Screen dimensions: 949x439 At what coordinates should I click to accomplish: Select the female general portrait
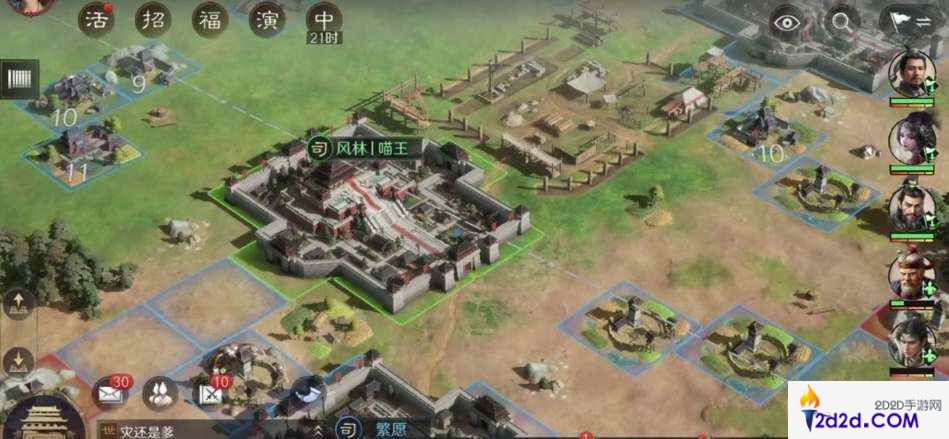(912, 138)
